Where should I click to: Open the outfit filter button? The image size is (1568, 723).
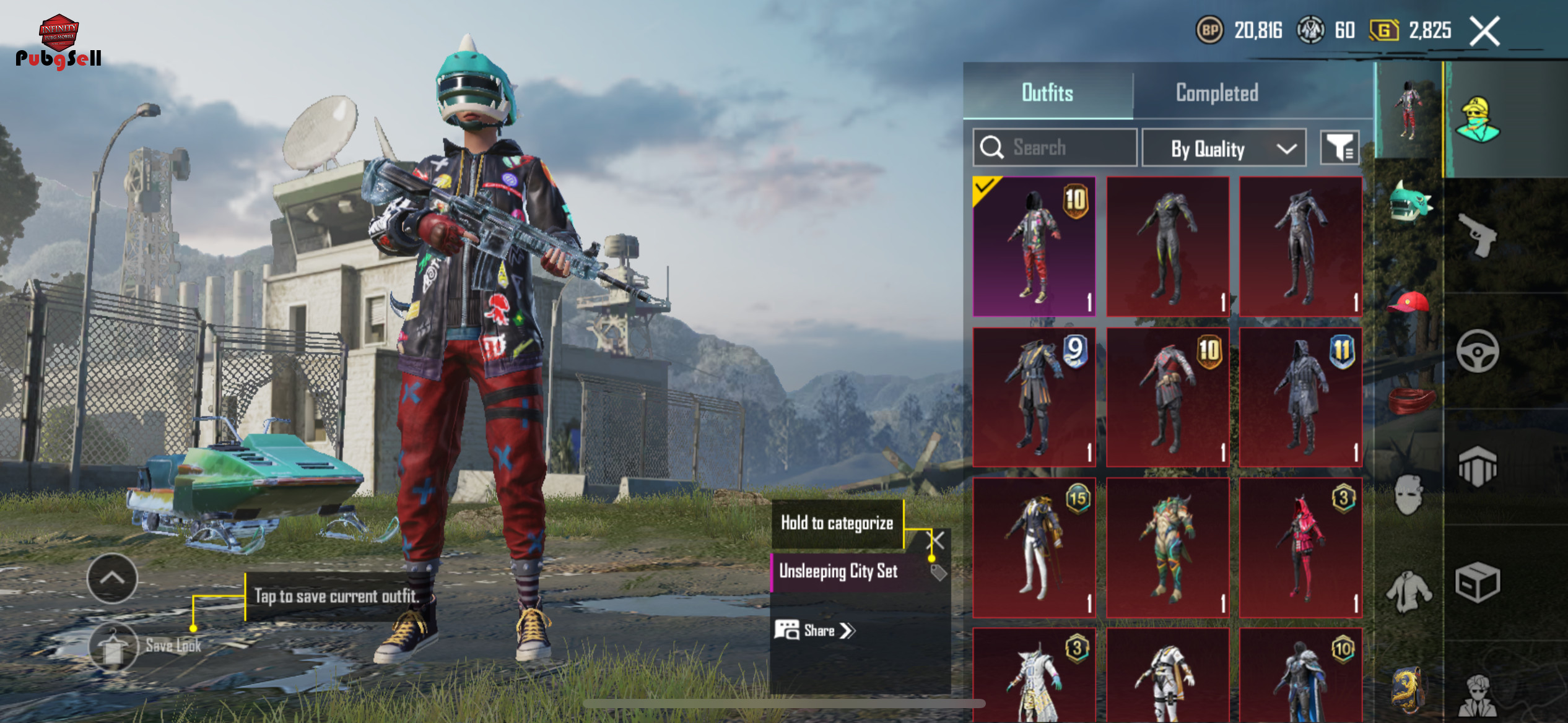pyautogui.click(x=1339, y=148)
